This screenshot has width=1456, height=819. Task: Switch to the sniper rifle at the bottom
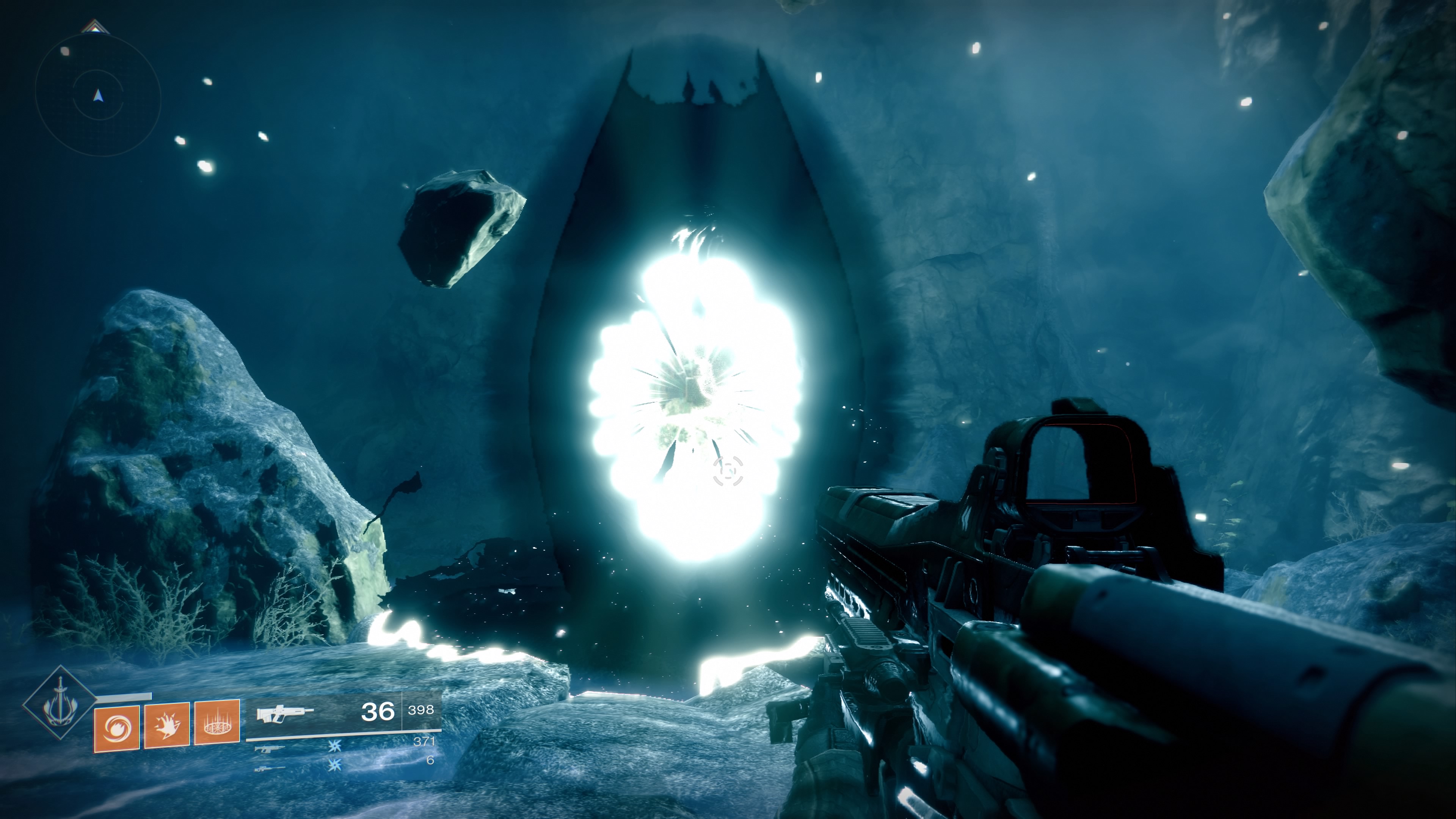click(x=269, y=769)
